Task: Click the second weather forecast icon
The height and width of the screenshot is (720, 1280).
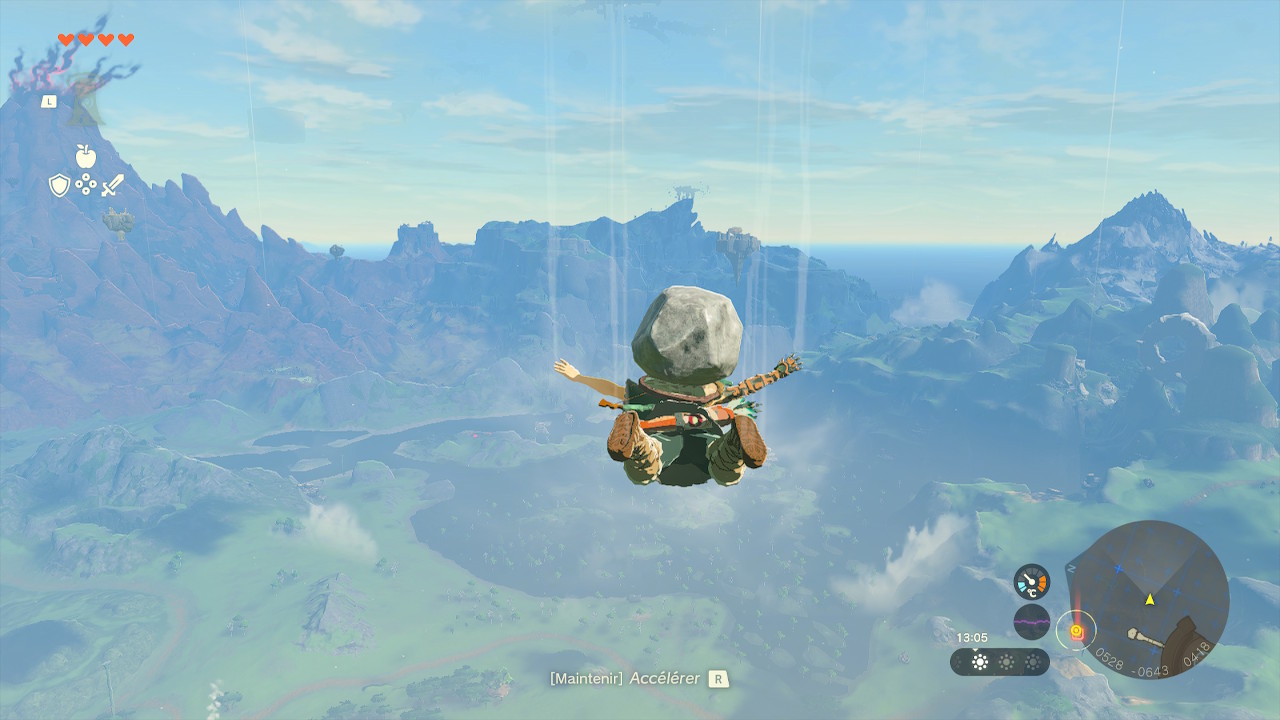Action: click(x=1007, y=661)
